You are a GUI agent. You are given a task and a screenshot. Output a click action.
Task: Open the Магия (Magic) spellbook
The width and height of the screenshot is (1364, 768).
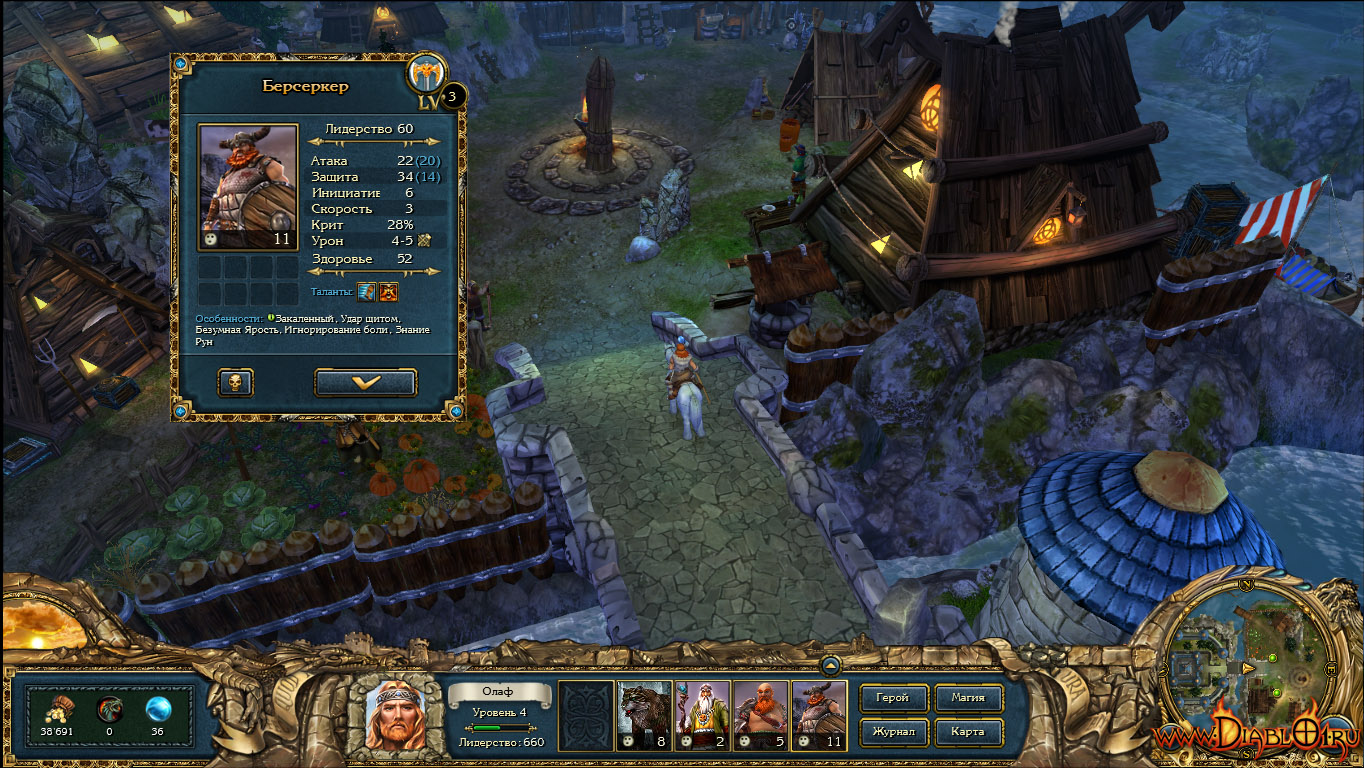point(967,697)
